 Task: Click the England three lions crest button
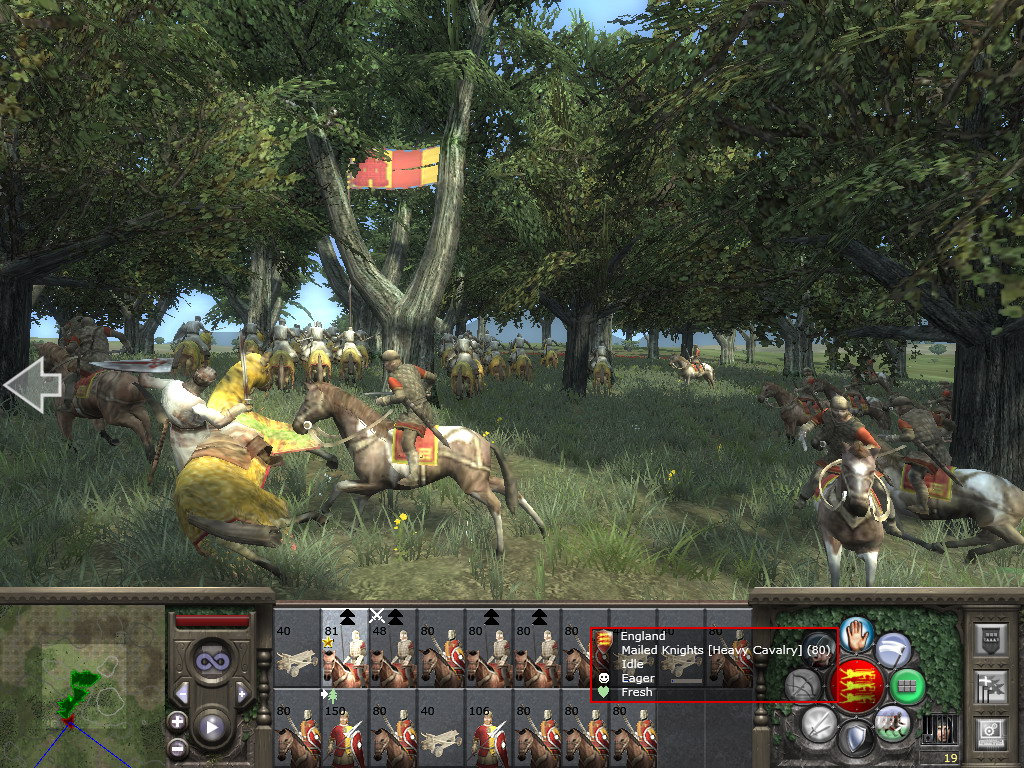point(856,685)
